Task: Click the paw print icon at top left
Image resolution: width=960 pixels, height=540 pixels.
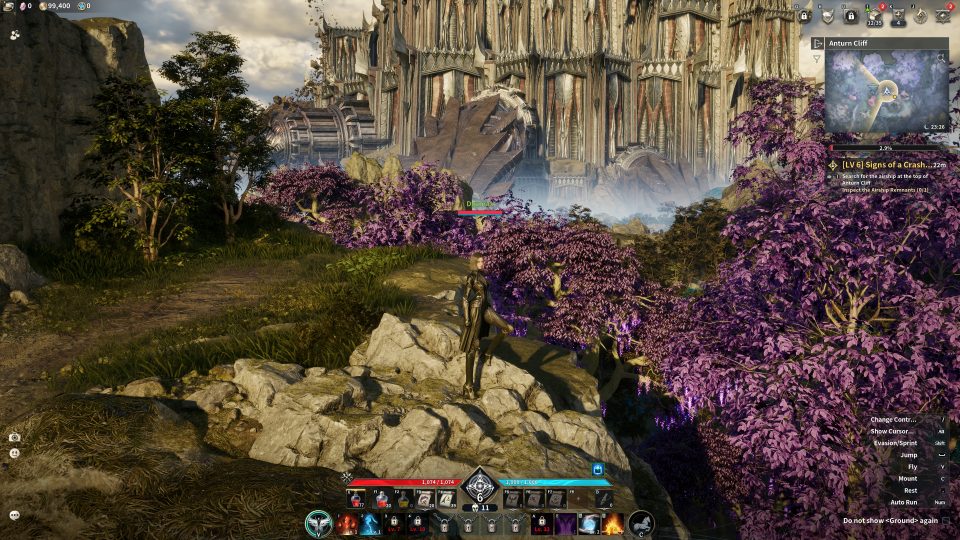Action: [x=15, y=34]
